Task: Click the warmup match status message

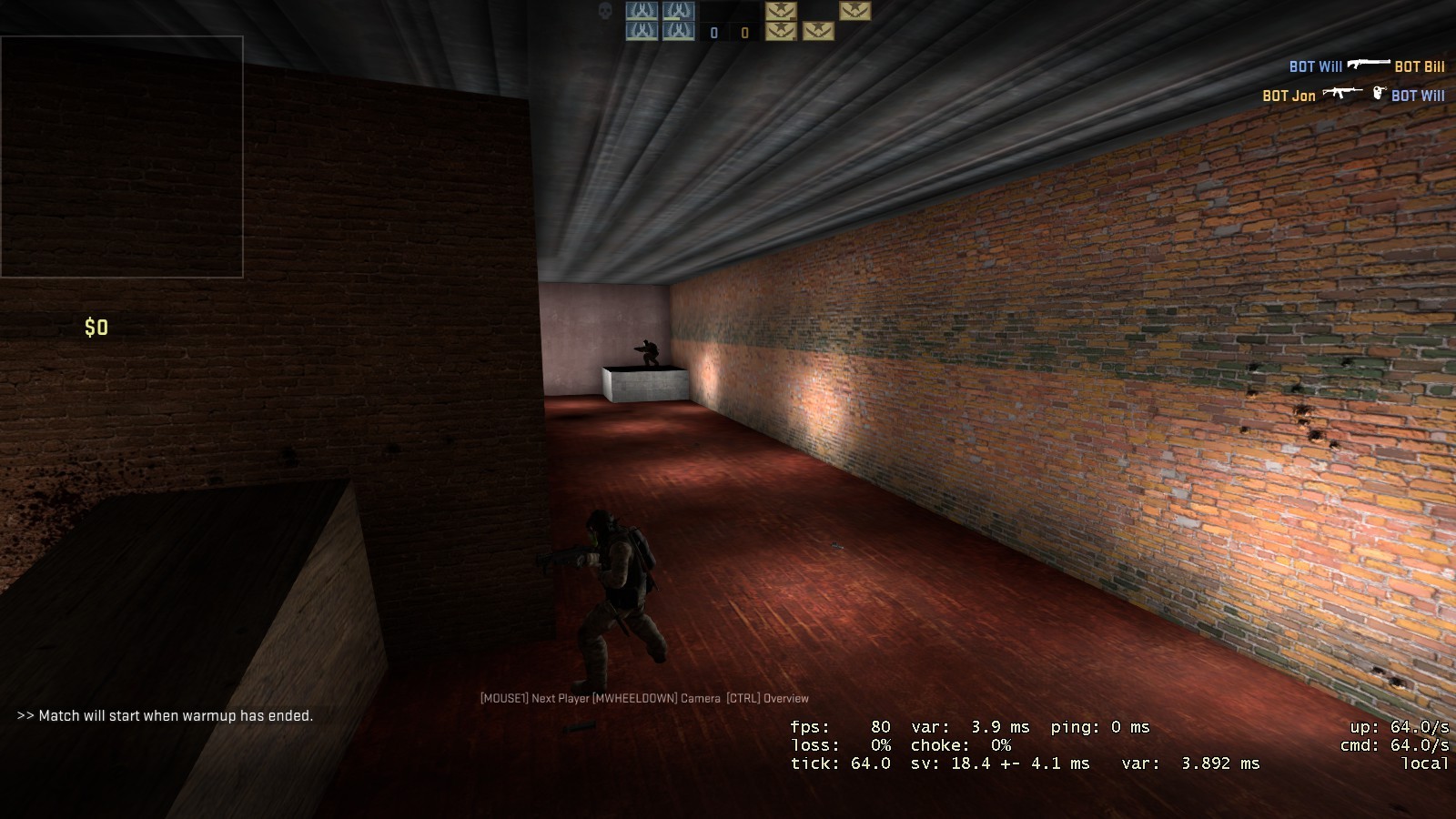Action: [164, 716]
